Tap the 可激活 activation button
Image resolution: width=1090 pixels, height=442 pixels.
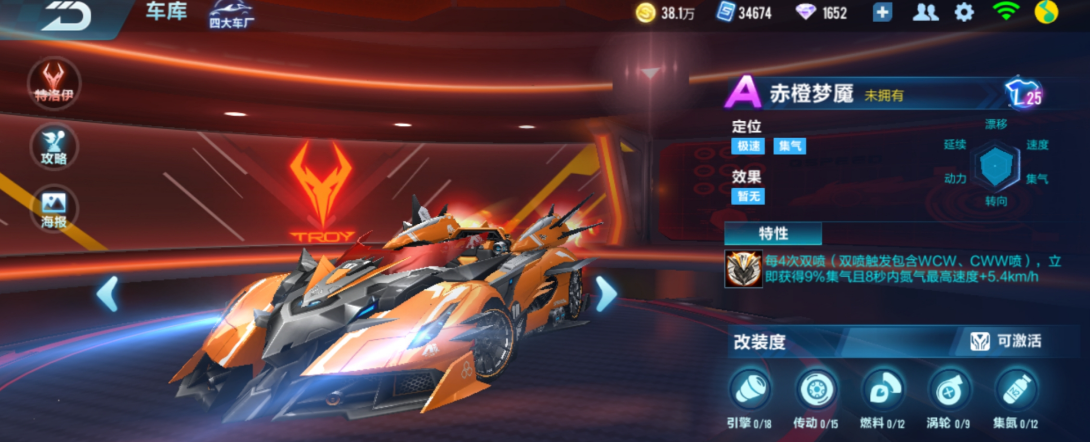point(1006,341)
